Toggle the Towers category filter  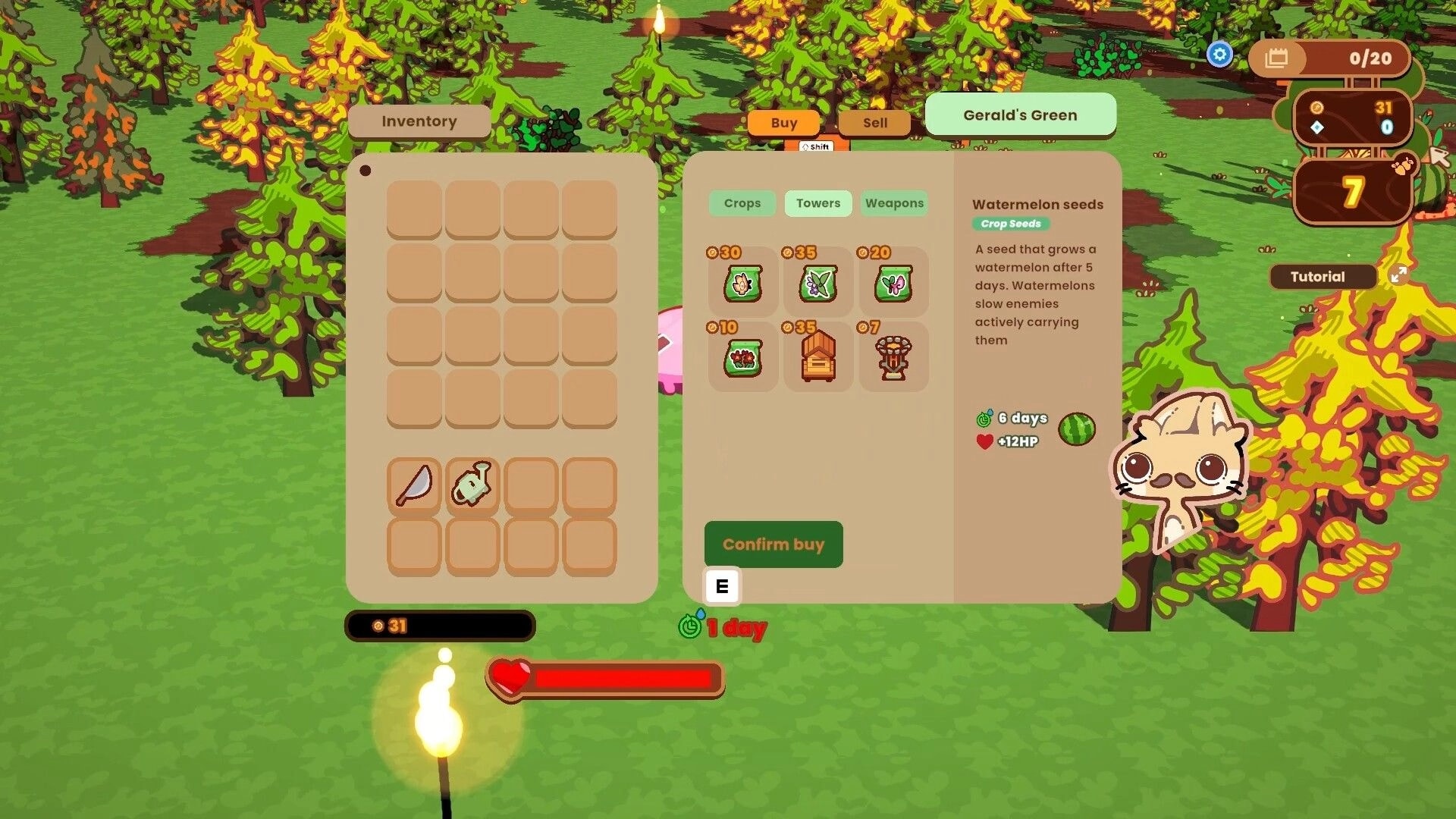point(817,203)
